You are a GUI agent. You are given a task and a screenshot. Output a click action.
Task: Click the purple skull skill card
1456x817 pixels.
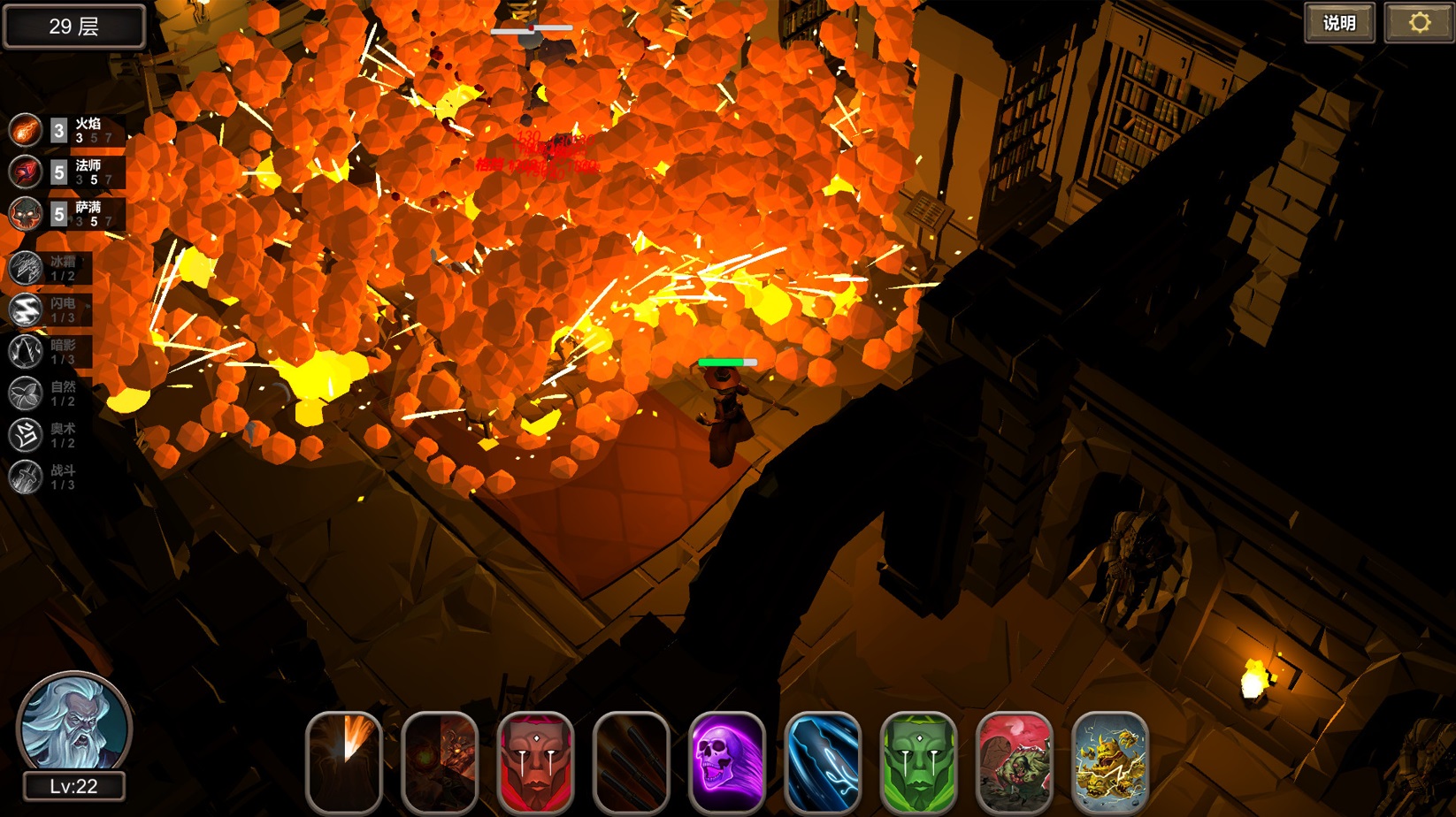(726, 762)
